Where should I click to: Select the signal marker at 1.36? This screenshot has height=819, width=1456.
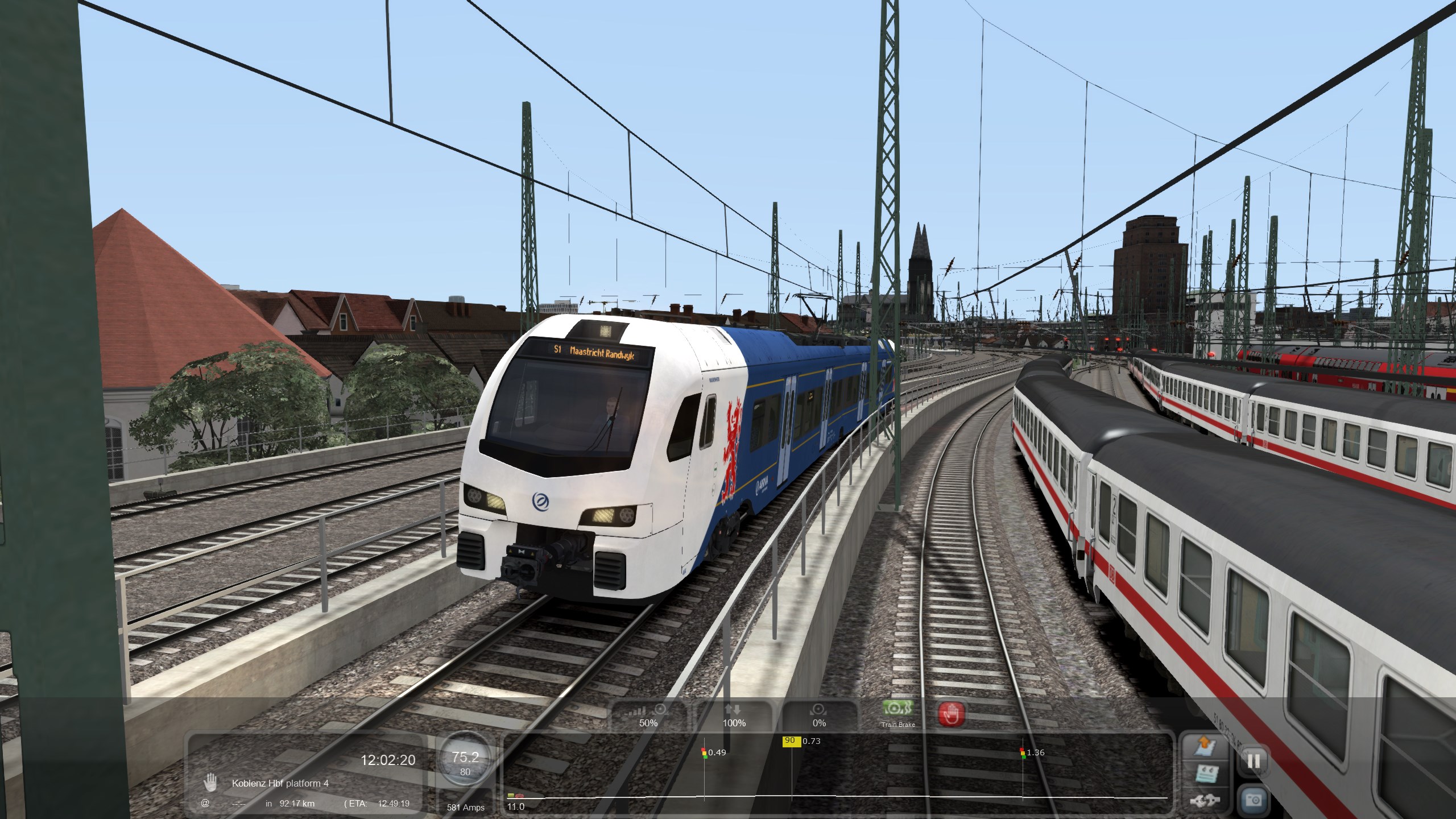[x=1023, y=752]
